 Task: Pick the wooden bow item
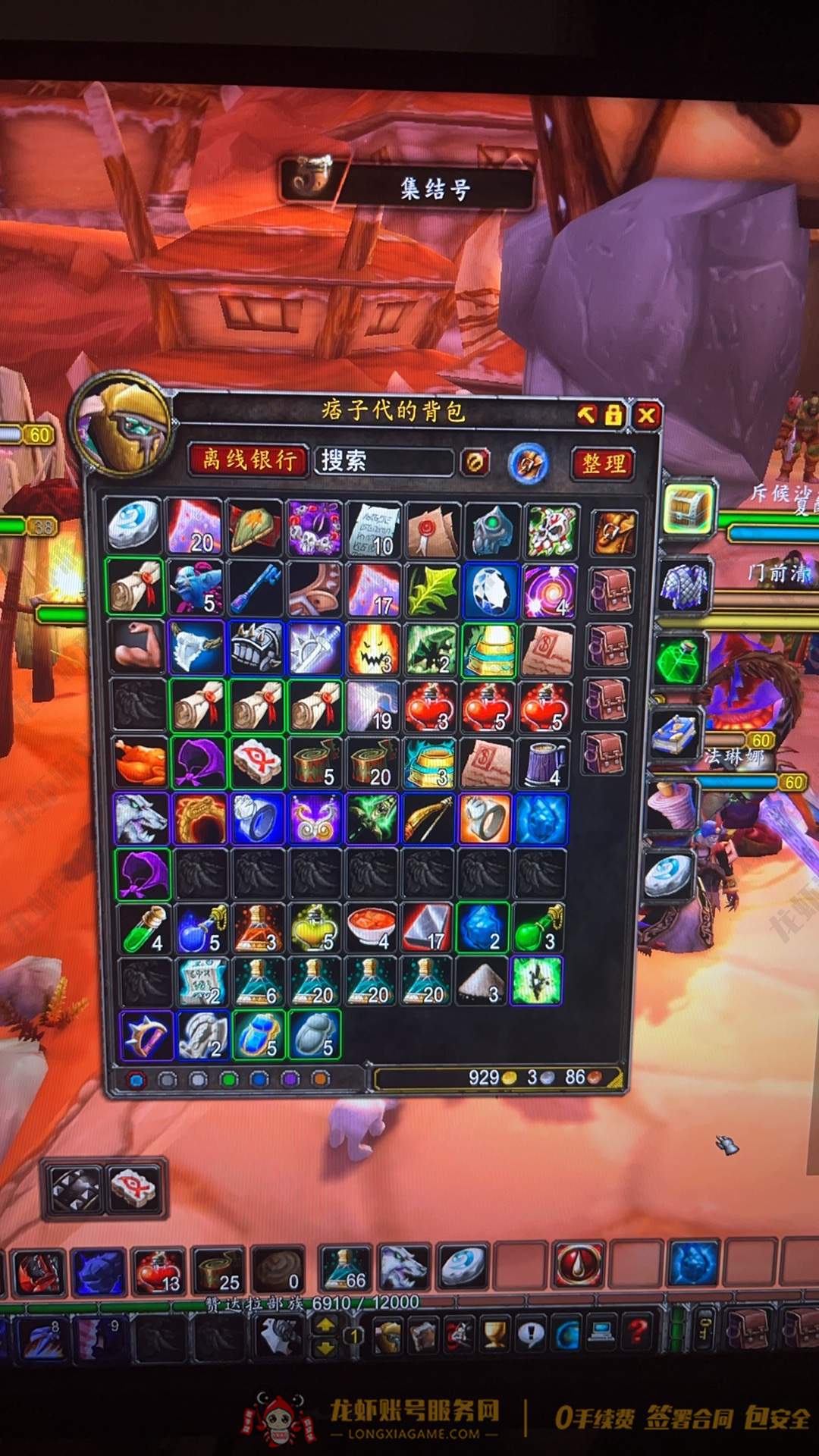tap(429, 819)
